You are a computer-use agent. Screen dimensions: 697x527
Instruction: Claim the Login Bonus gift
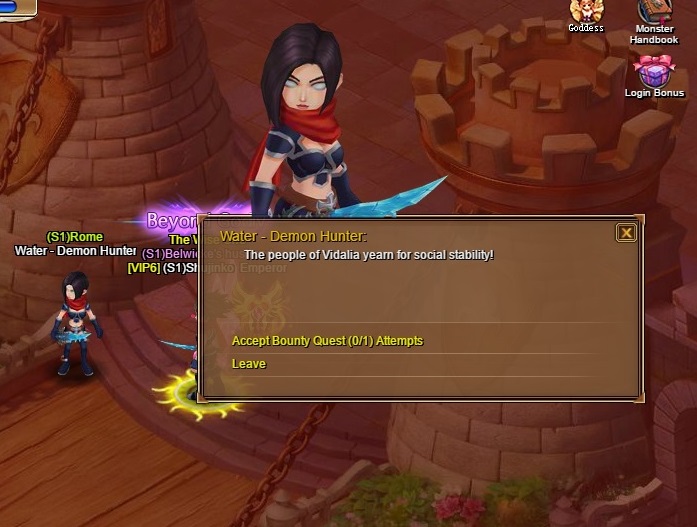click(x=654, y=74)
